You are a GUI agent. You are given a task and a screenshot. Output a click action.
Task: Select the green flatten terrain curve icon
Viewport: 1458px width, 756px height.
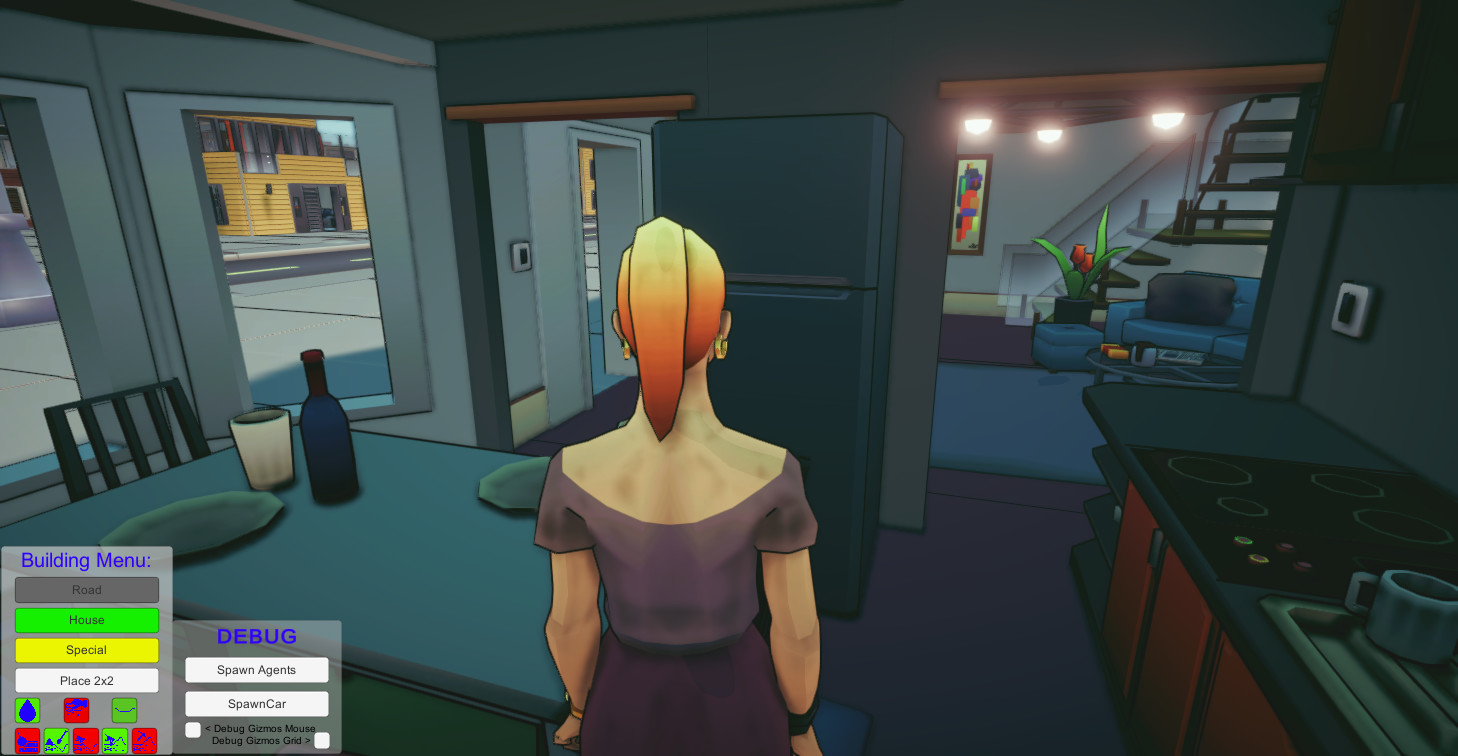124,710
